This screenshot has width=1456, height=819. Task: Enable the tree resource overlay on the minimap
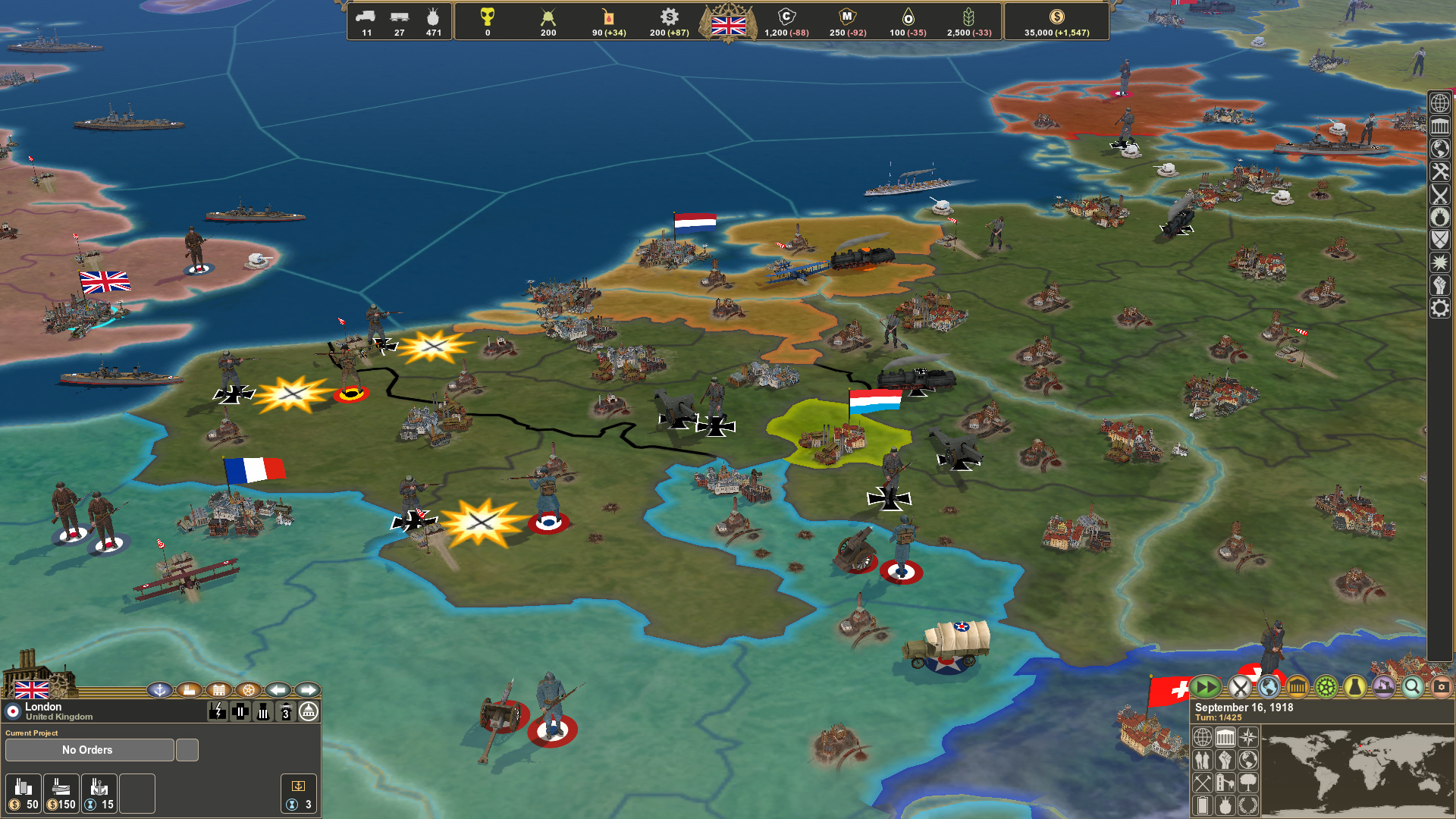click(1248, 784)
